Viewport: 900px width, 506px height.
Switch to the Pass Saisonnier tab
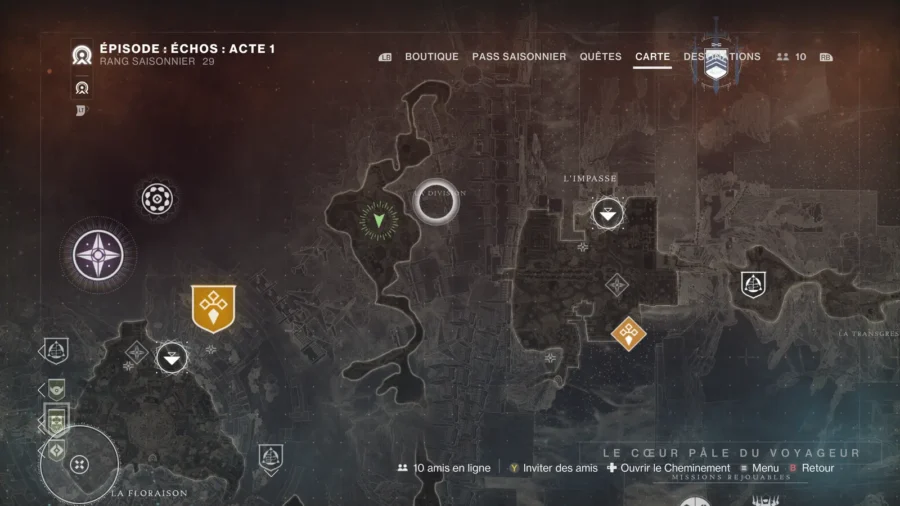coord(519,57)
